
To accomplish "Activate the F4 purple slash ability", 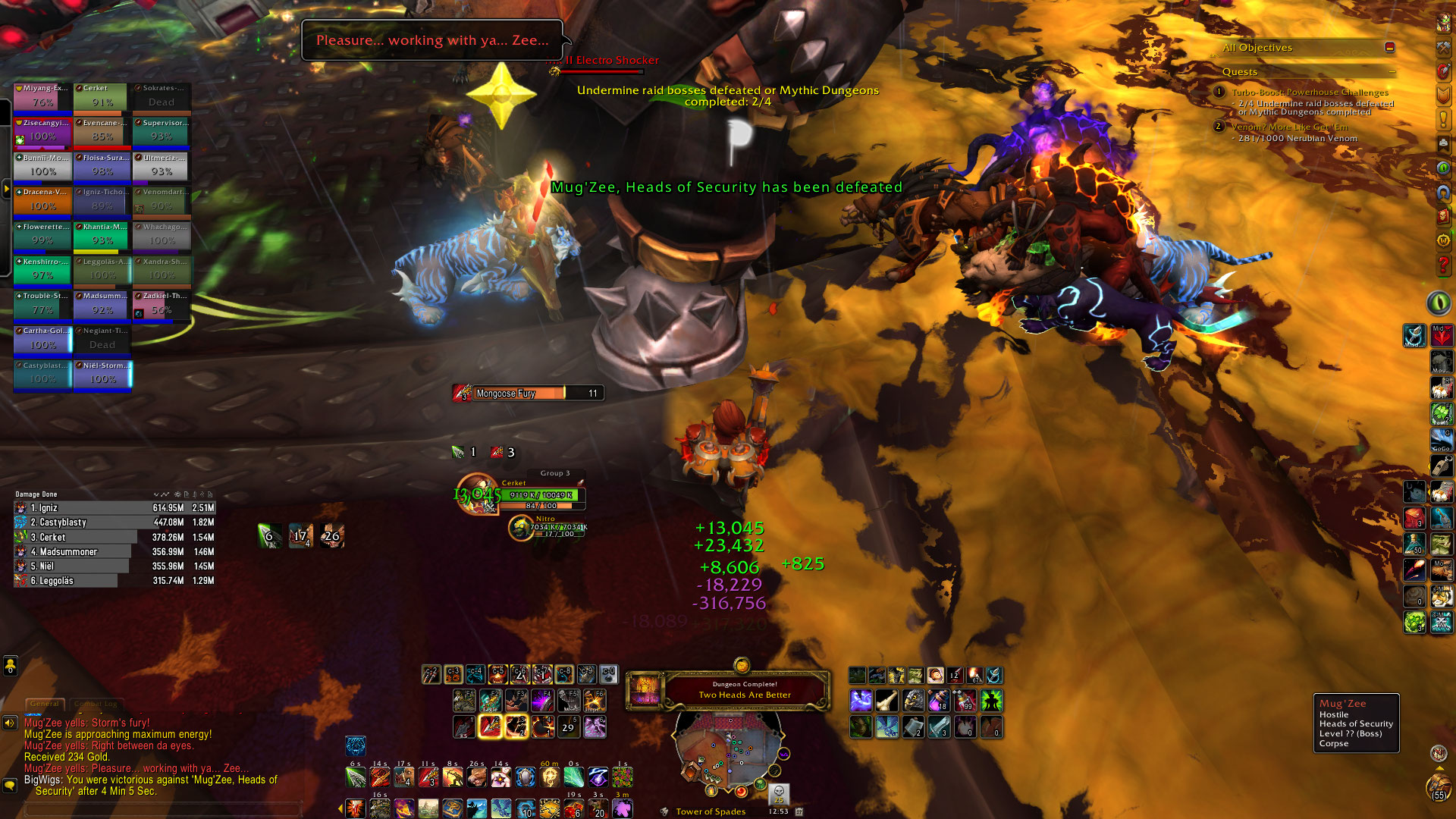I will [x=541, y=700].
